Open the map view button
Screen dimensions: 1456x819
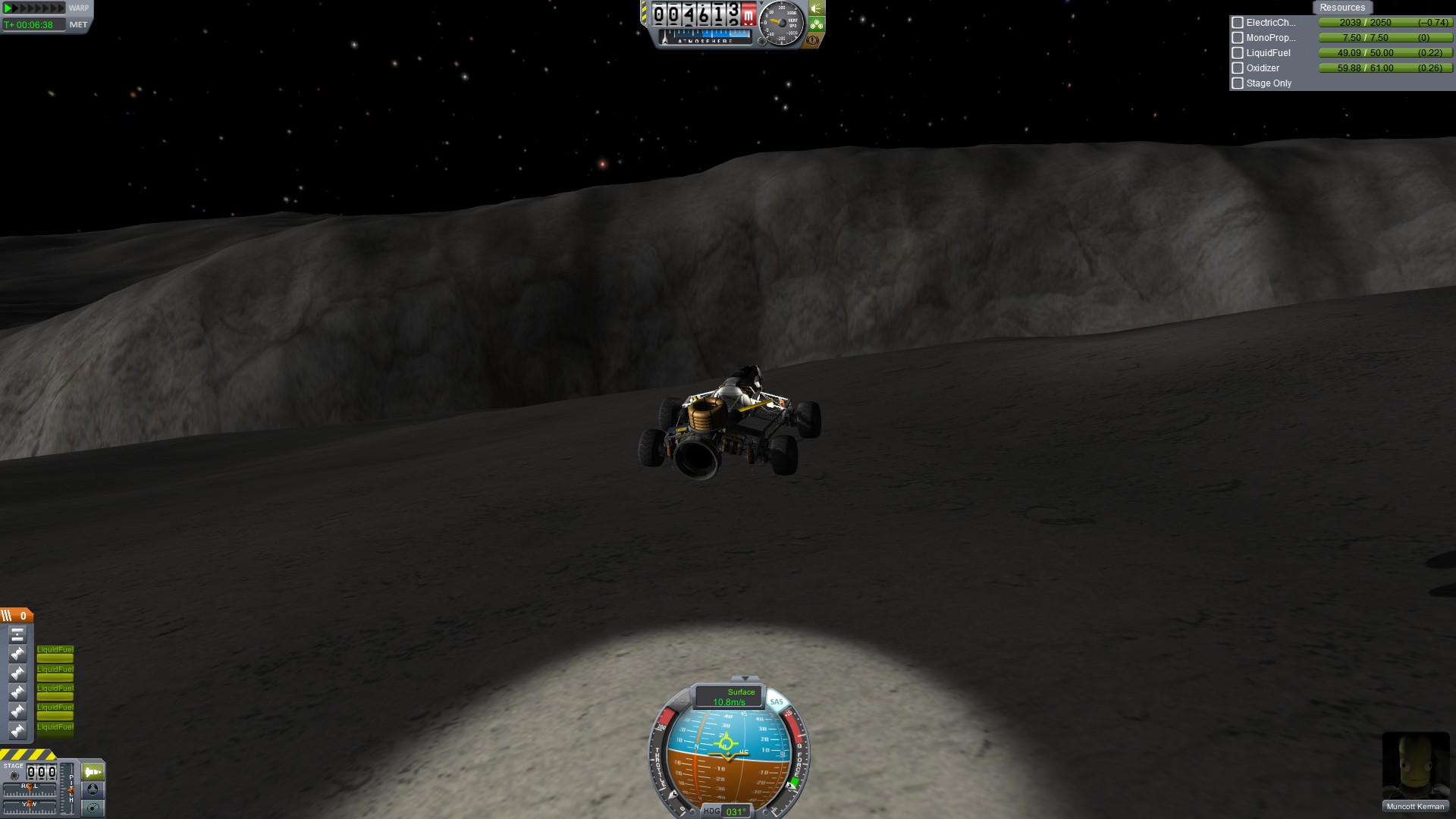[93, 808]
